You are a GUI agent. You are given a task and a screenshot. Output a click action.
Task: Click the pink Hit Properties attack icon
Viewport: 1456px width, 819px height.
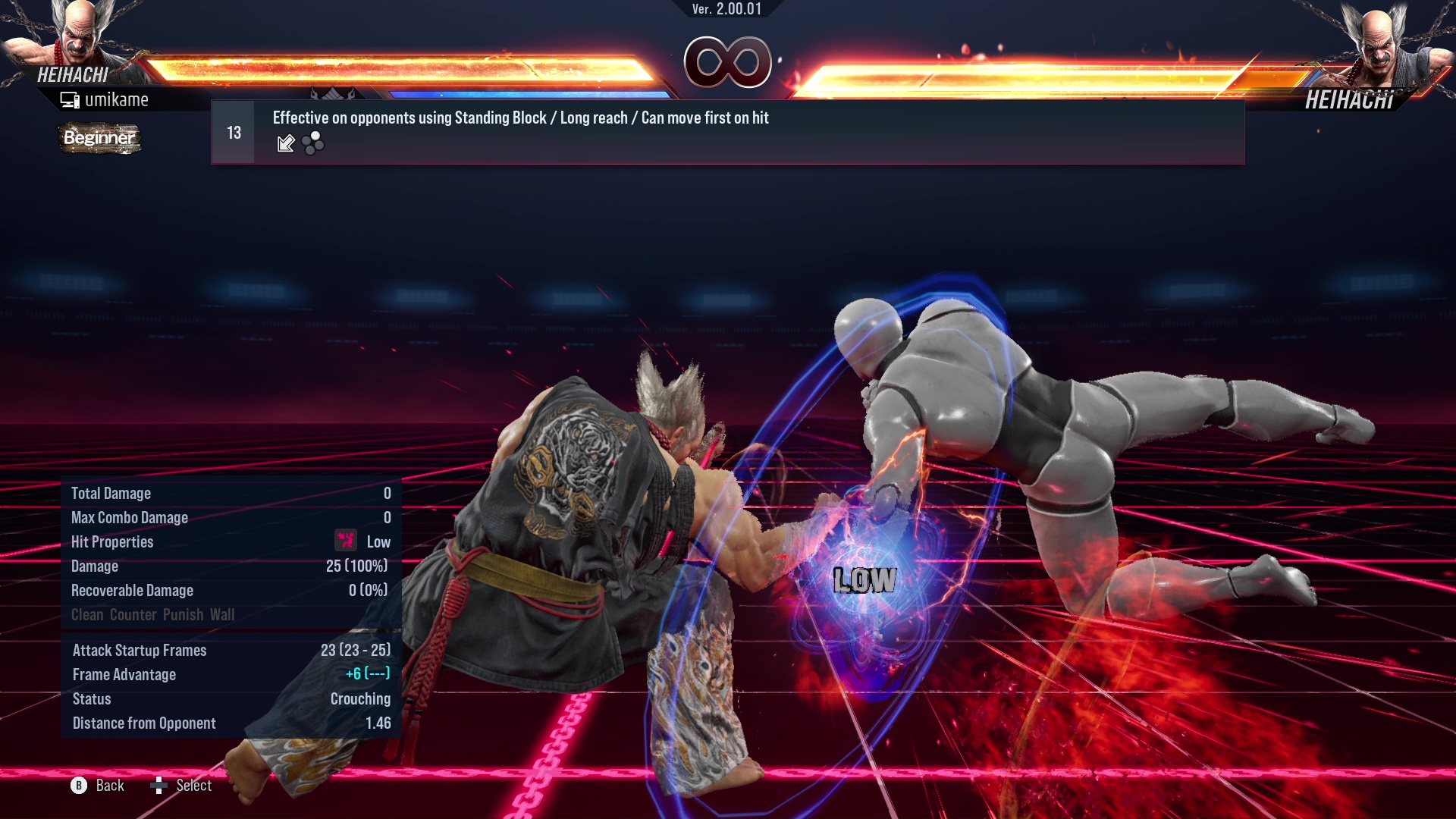point(345,541)
